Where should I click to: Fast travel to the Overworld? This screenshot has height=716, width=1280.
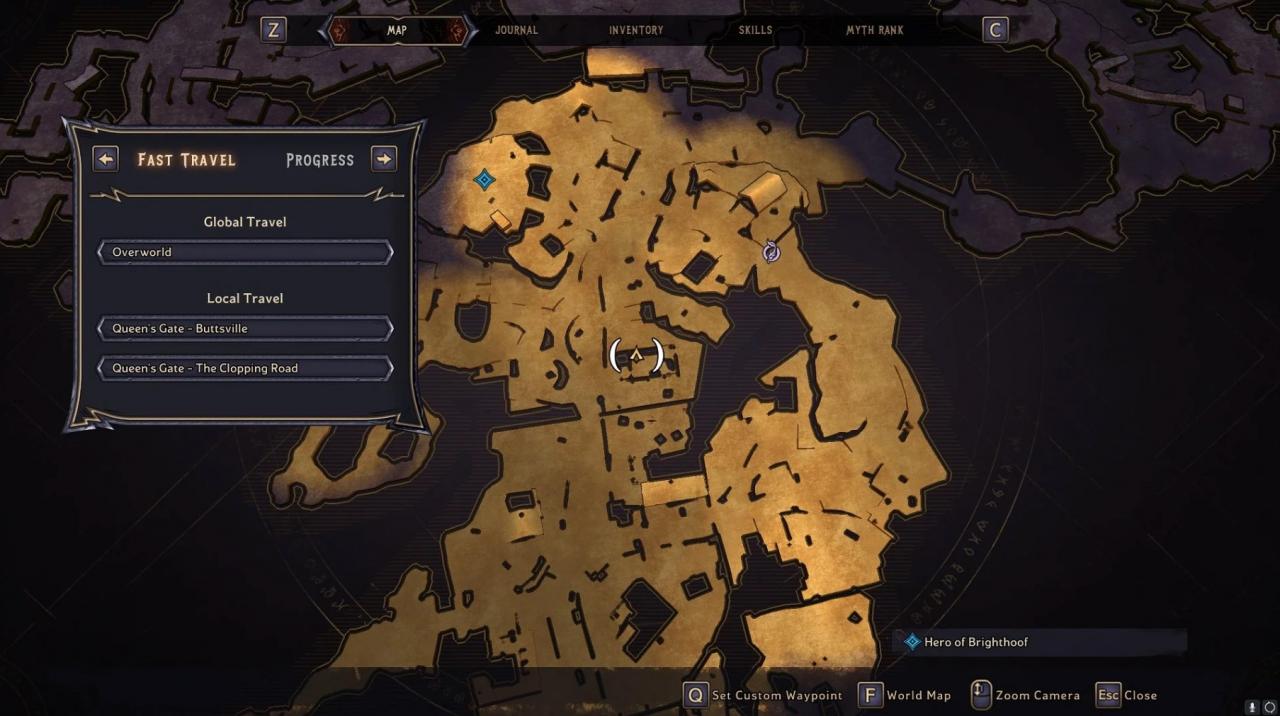tap(245, 252)
